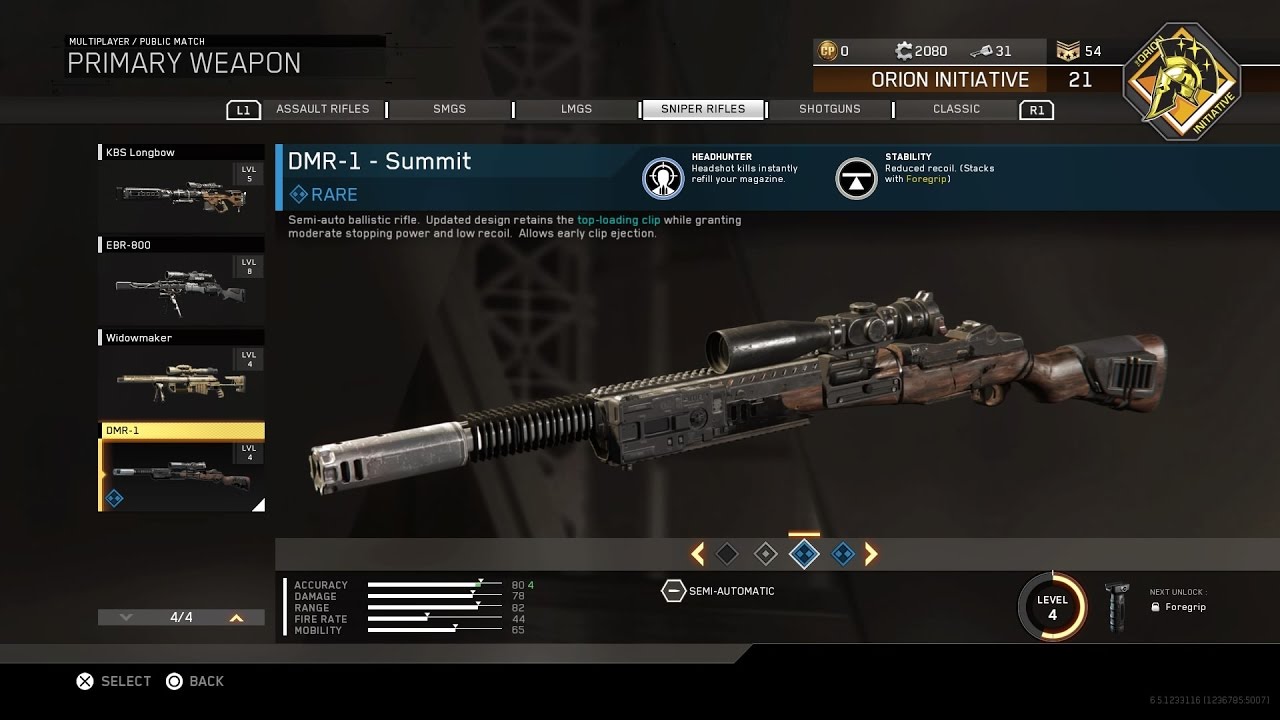
Task: View the Stability perk icon
Action: click(x=856, y=178)
